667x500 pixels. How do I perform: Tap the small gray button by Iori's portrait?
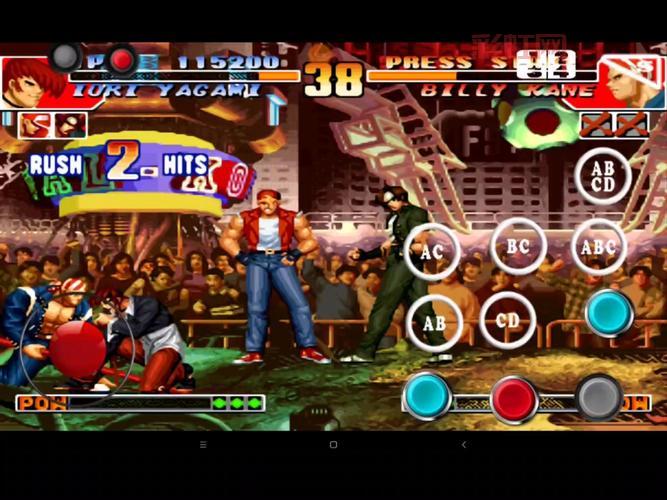[x=66, y=57]
